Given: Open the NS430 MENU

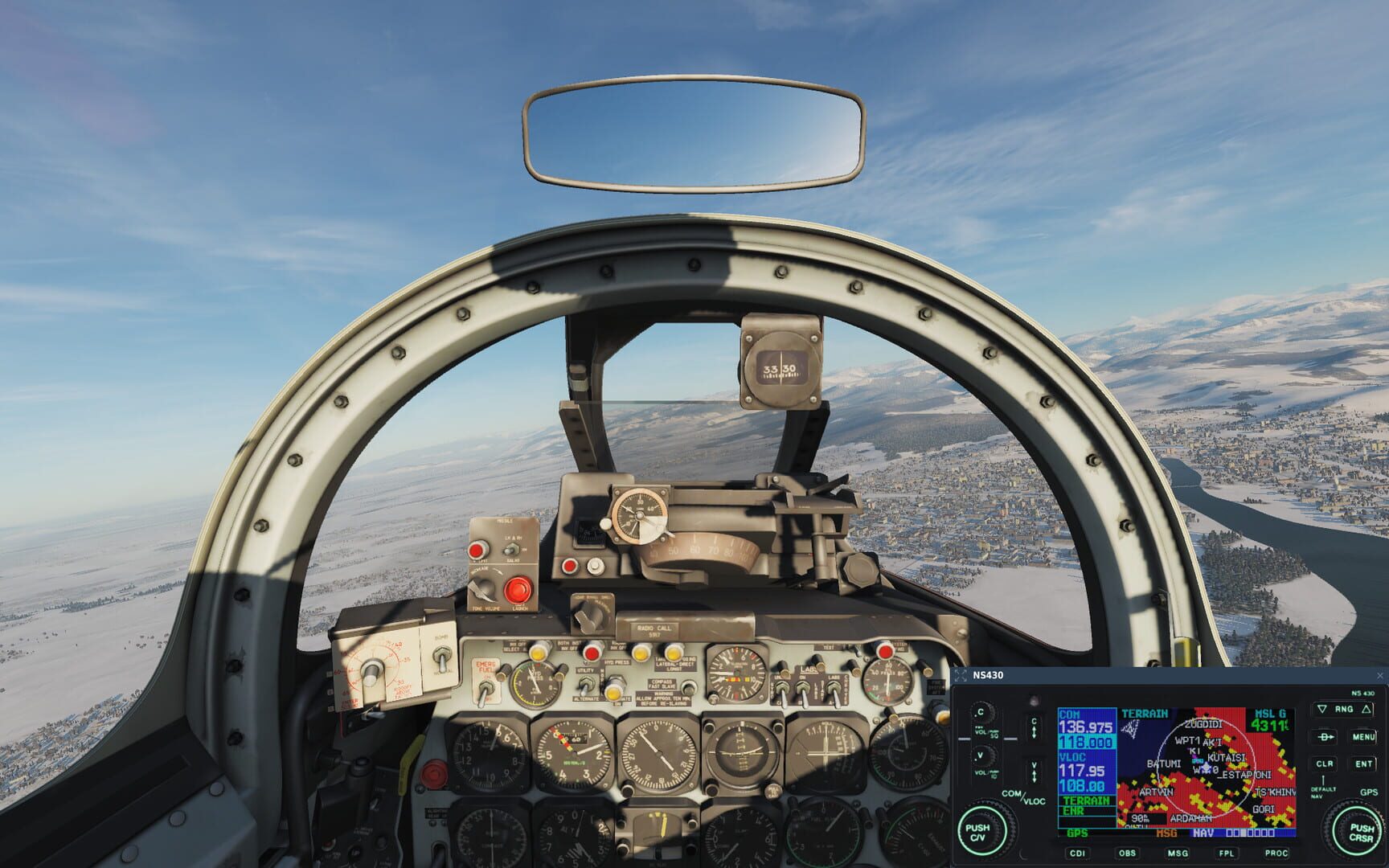Looking at the screenshot, I should tap(1364, 737).
